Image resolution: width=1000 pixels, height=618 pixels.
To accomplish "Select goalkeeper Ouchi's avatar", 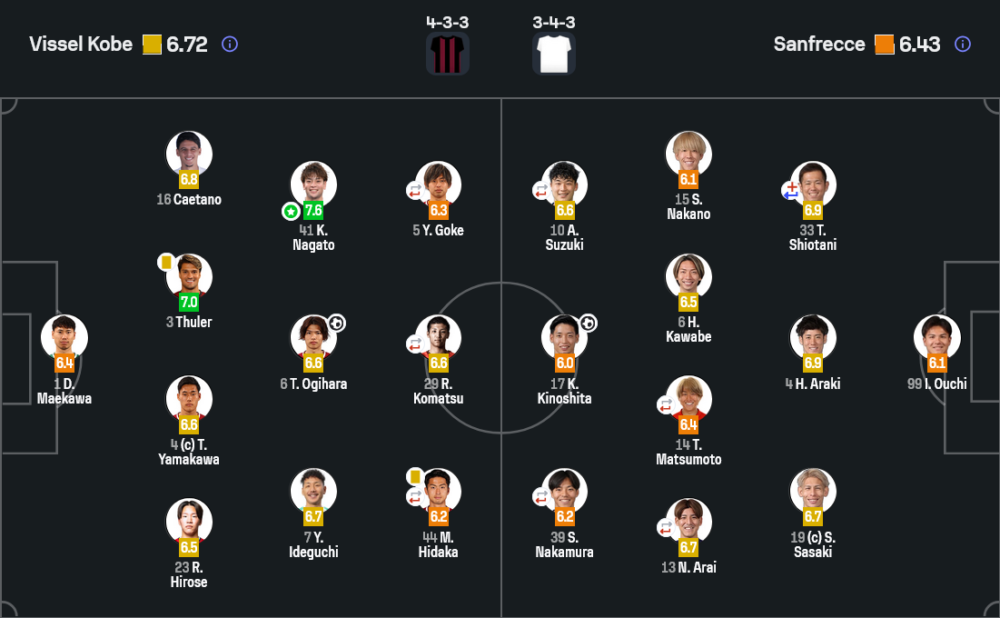I will pyautogui.click(x=937, y=338).
